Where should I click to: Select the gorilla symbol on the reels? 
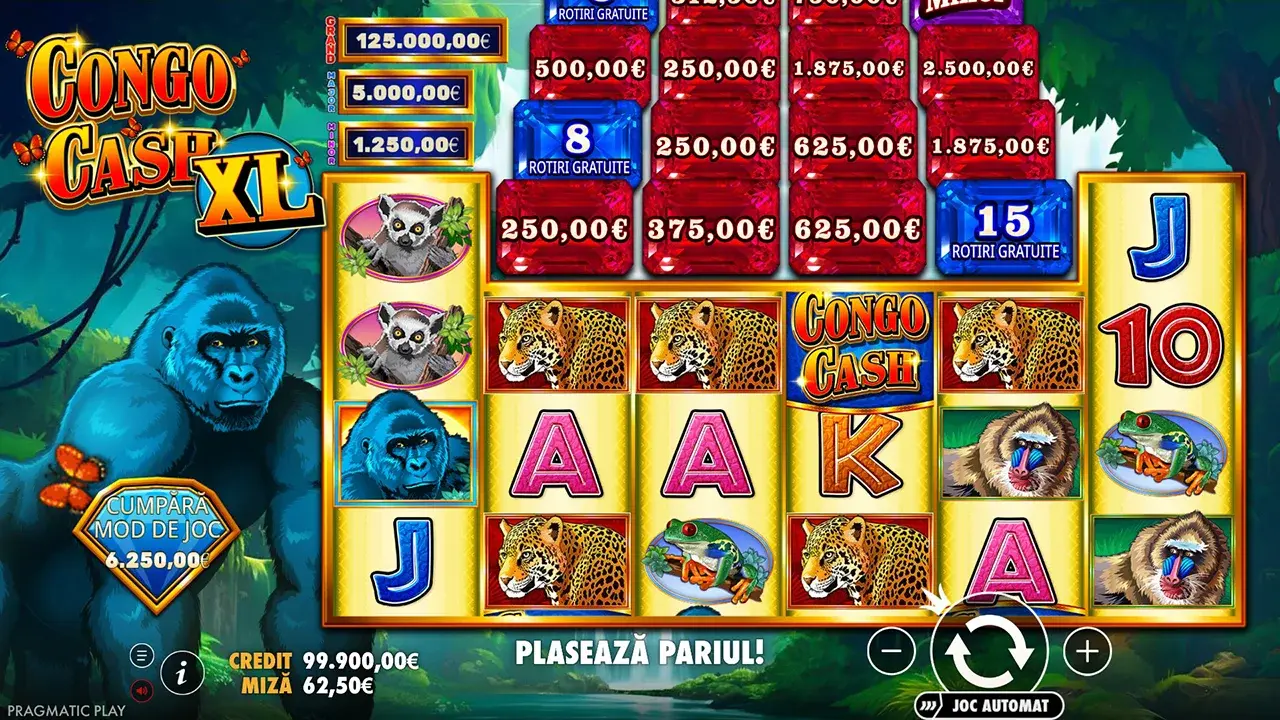pyautogui.click(x=400, y=453)
